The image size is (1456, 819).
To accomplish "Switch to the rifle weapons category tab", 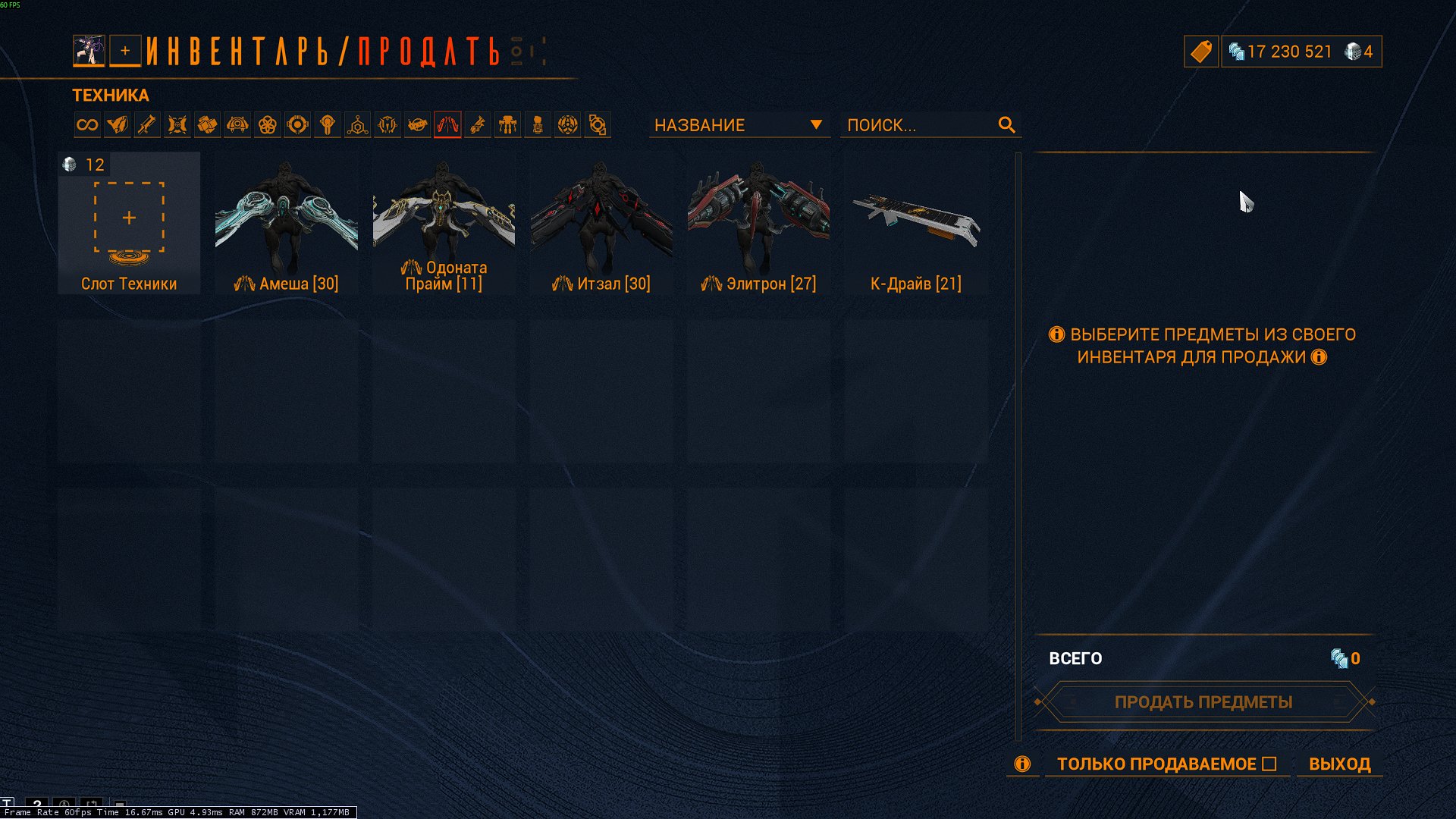I will coord(147,125).
